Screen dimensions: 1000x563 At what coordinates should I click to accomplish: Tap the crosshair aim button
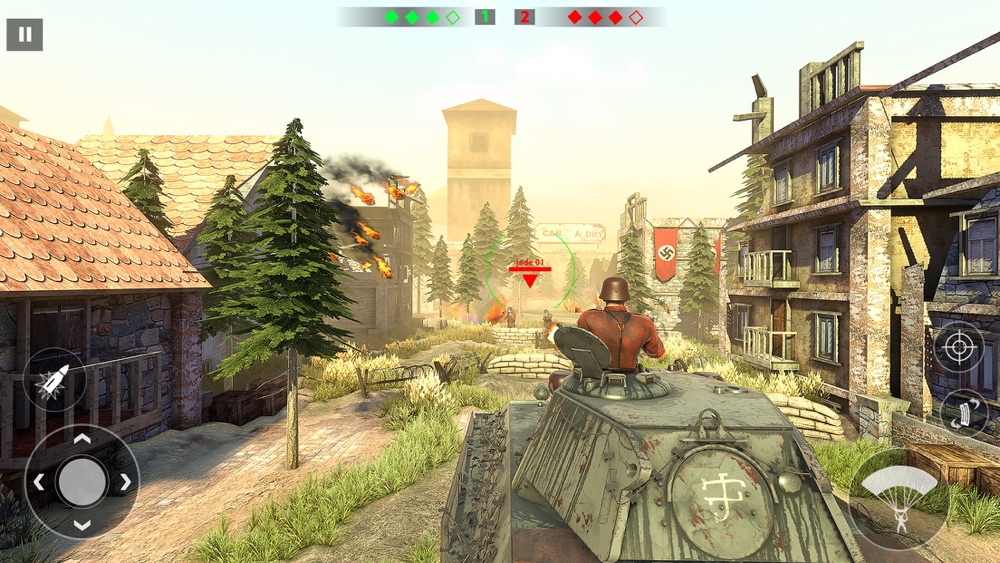point(958,348)
